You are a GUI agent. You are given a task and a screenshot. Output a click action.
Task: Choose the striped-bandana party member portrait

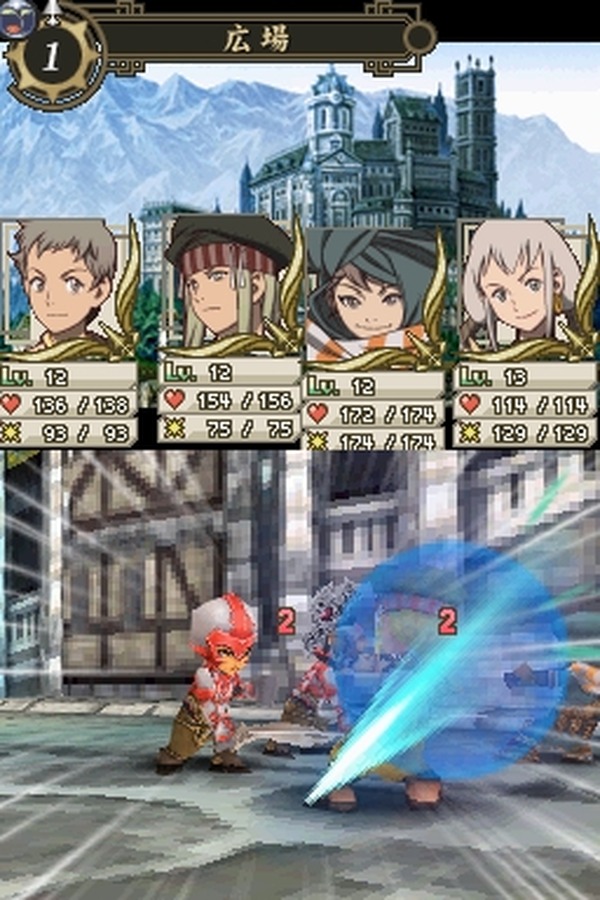220,287
